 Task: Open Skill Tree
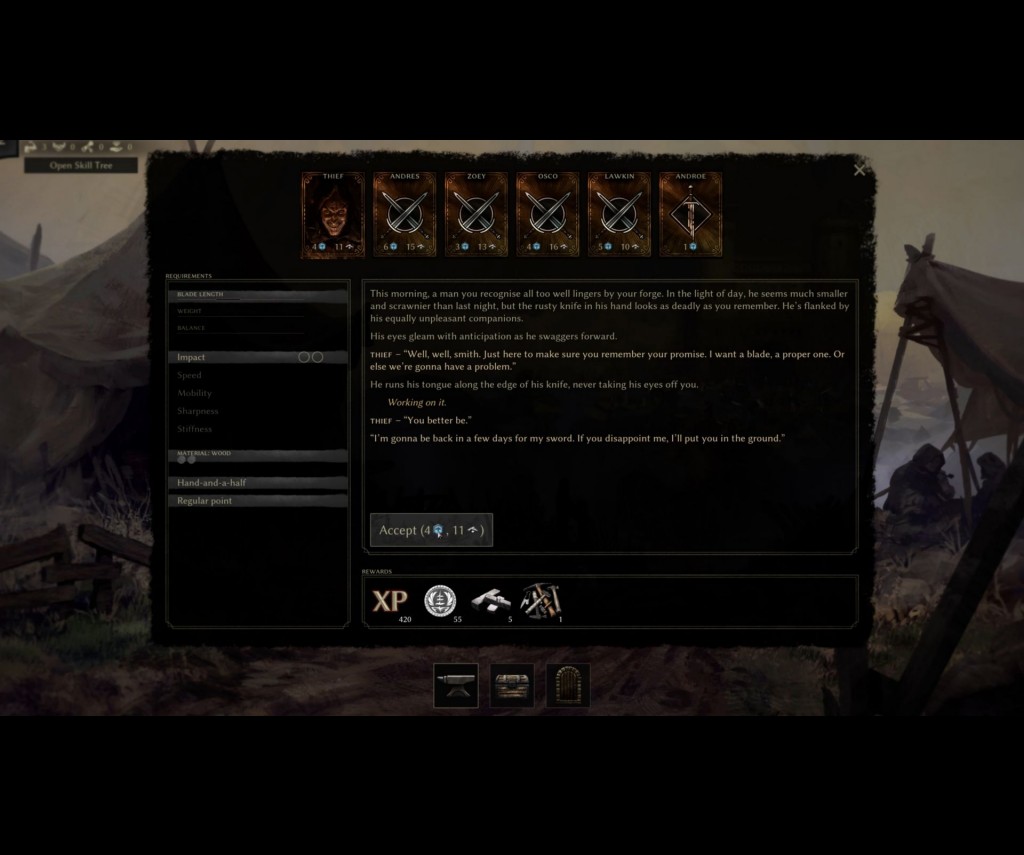pos(81,165)
